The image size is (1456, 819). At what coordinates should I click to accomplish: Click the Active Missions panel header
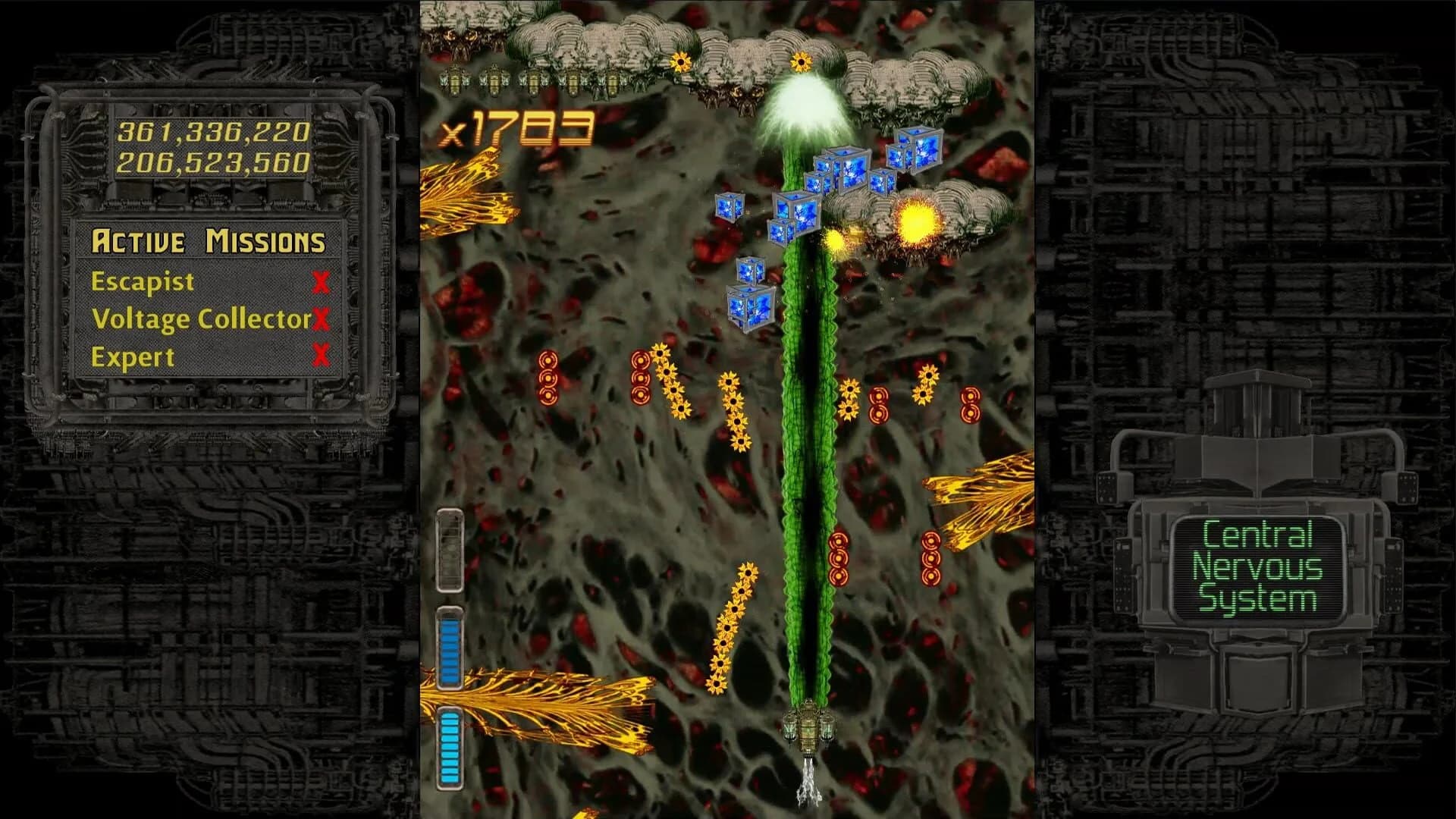(210, 241)
